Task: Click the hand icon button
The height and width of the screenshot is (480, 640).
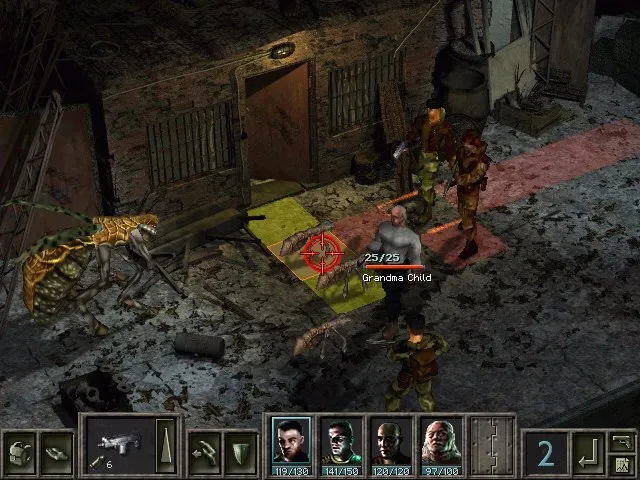Action: [x=57, y=448]
